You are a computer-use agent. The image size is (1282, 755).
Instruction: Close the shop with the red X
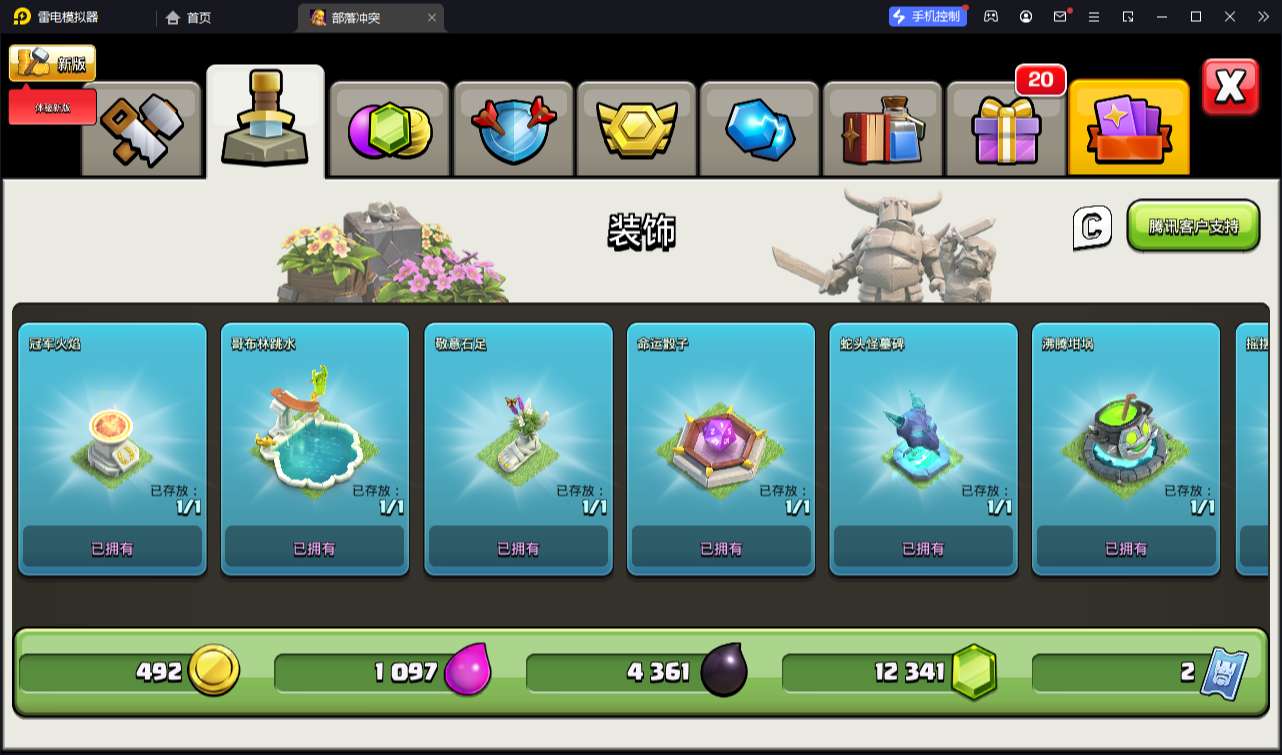tap(1229, 88)
